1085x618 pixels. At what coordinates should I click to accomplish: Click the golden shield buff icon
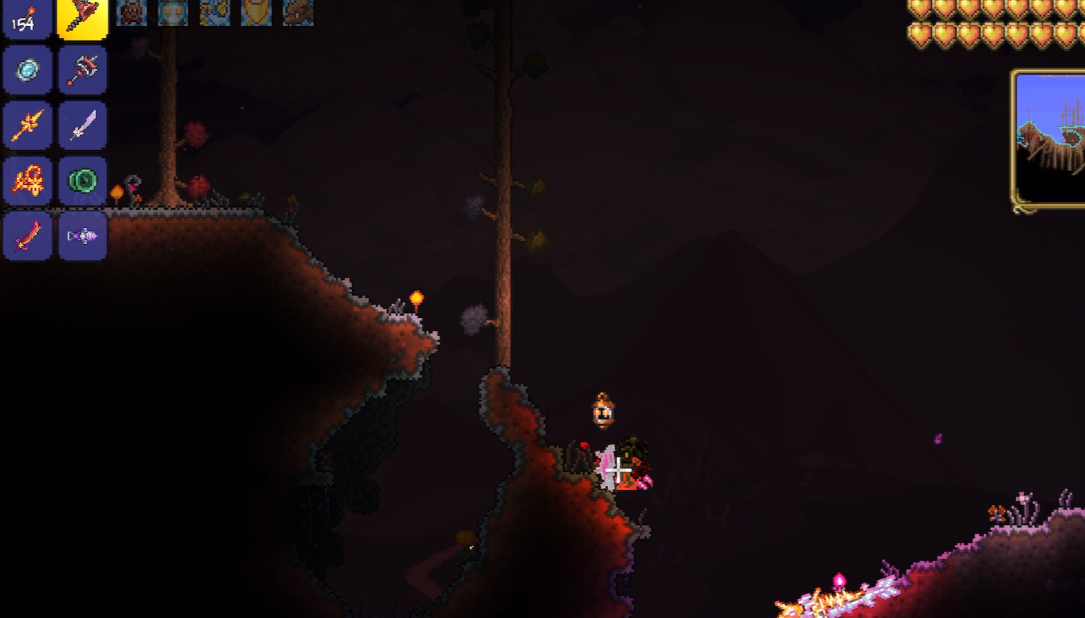255,12
